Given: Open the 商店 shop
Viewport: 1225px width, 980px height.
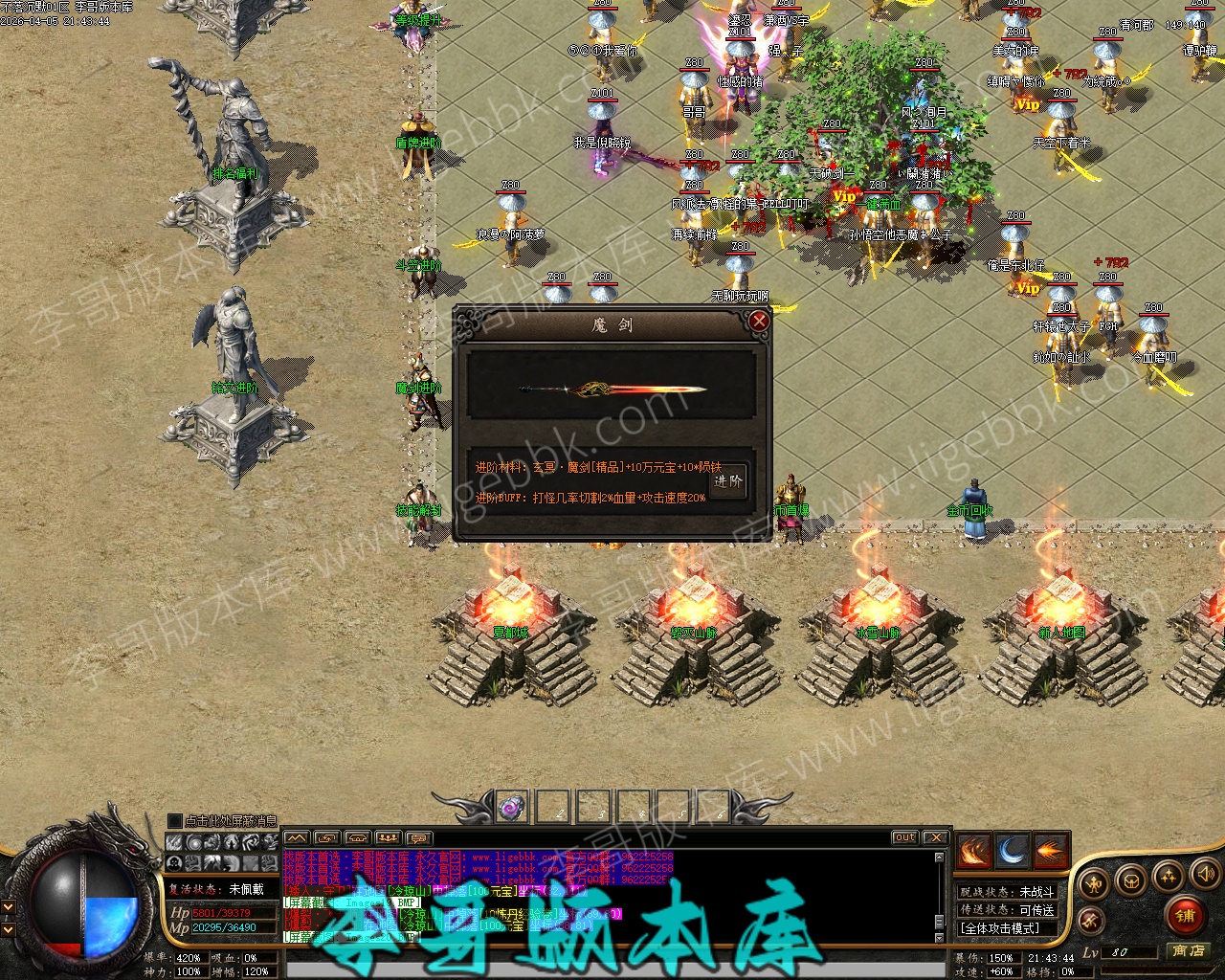Looking at the screenshot, I should click(1189, 950).
